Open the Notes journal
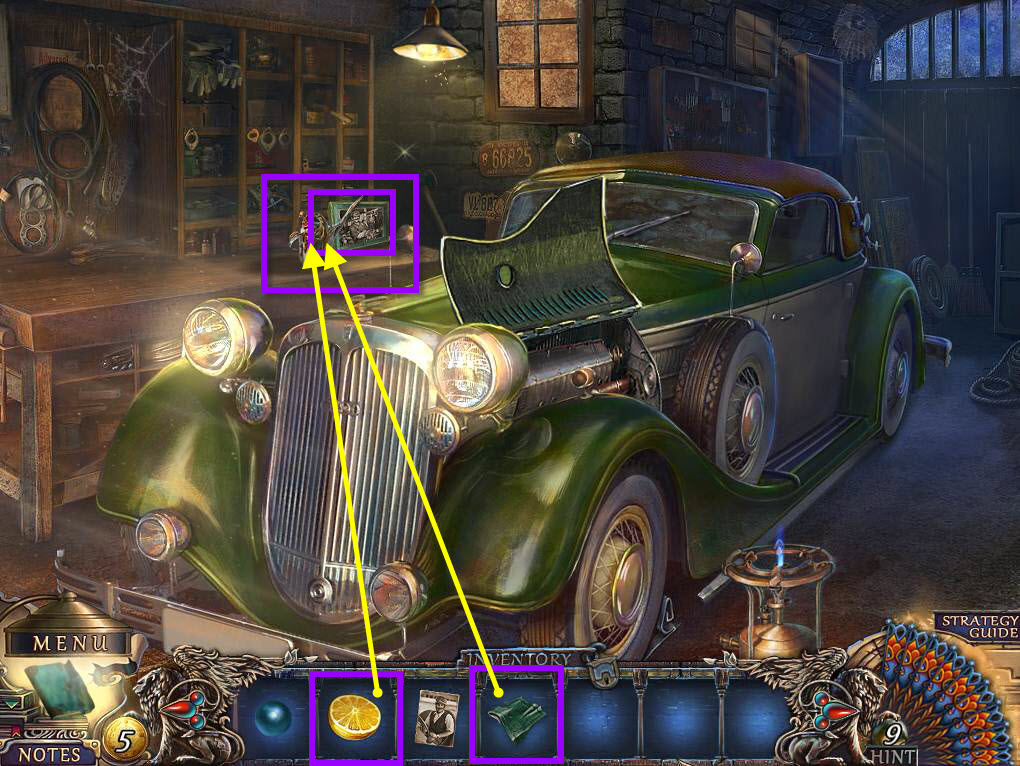Screen dimensions: 1020x766 pos(49,752)
